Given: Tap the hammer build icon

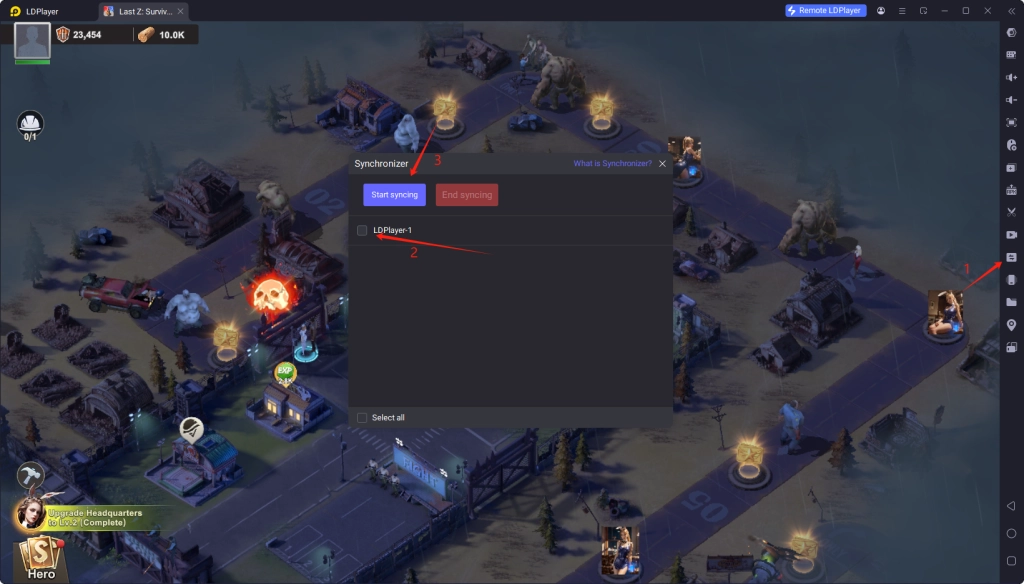Looking at the screenshot, I should coord(30,476).
